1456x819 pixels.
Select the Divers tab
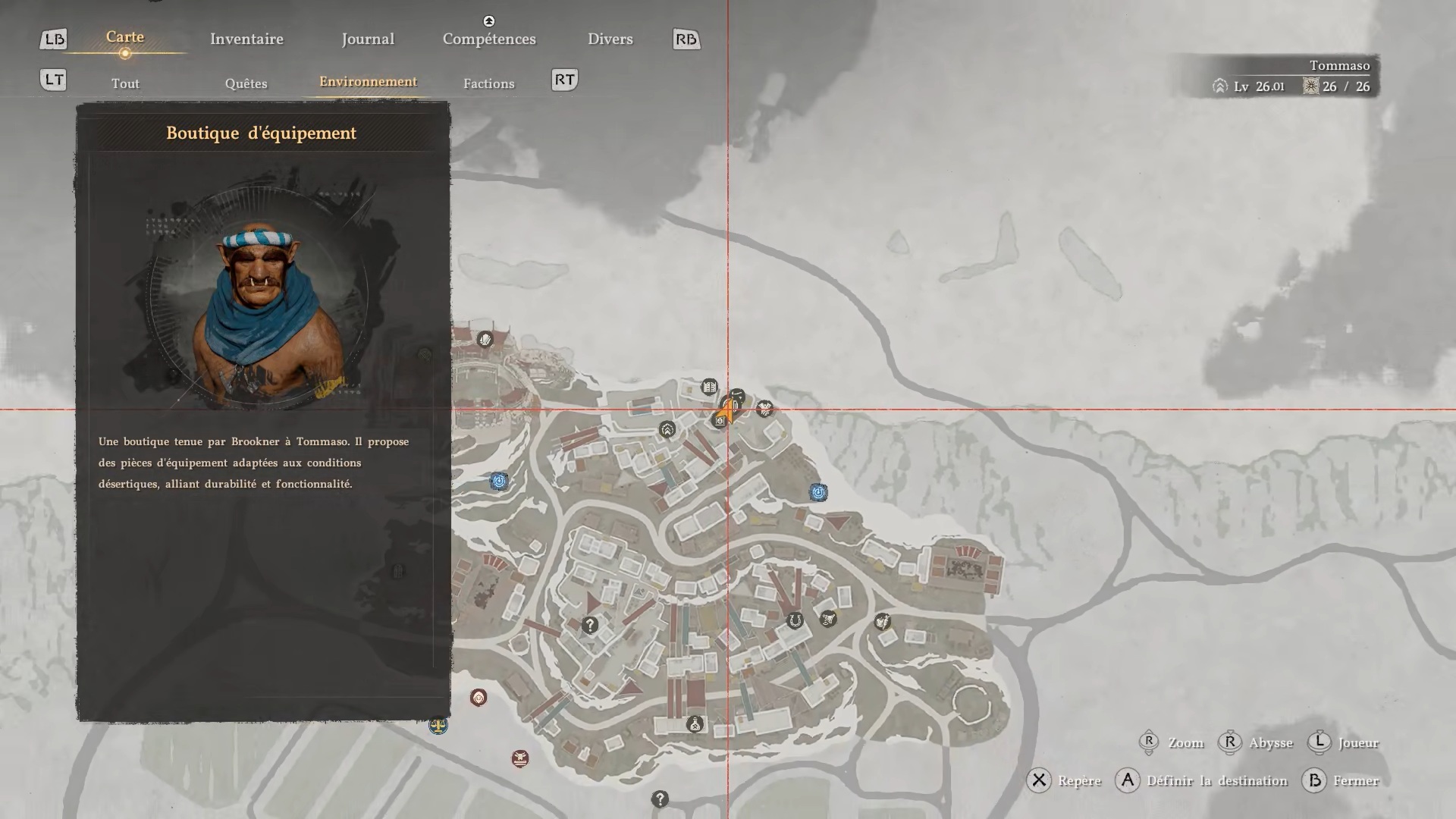pos(610,39)
